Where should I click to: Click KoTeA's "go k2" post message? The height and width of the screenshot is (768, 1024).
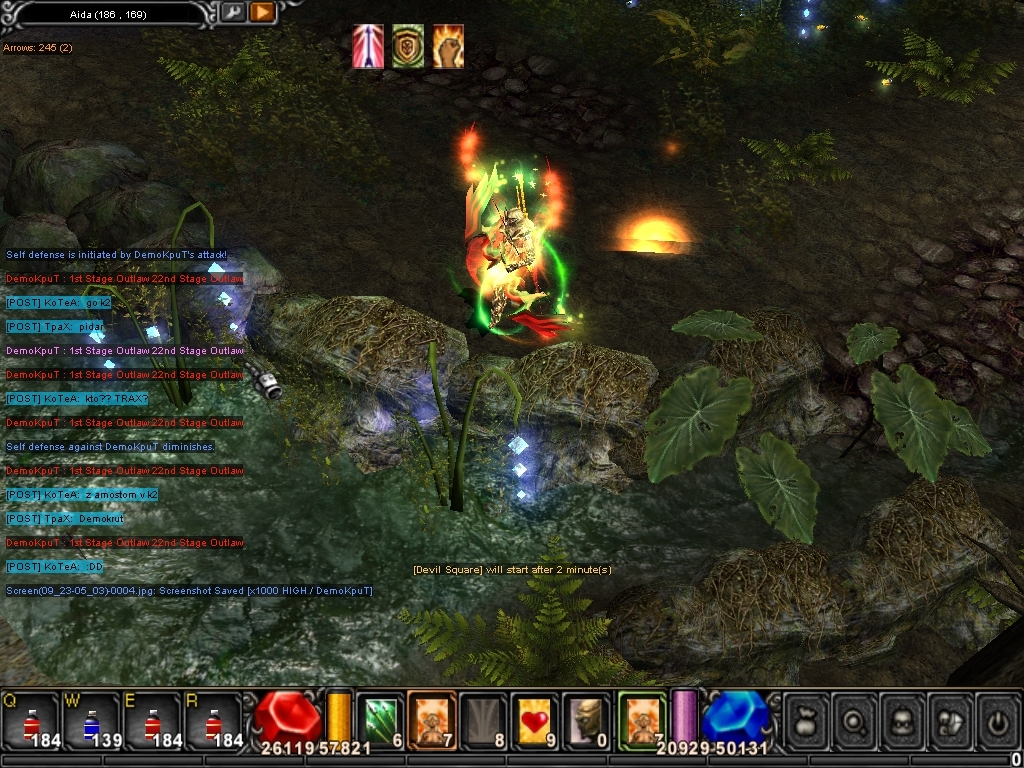coord(59,303)
